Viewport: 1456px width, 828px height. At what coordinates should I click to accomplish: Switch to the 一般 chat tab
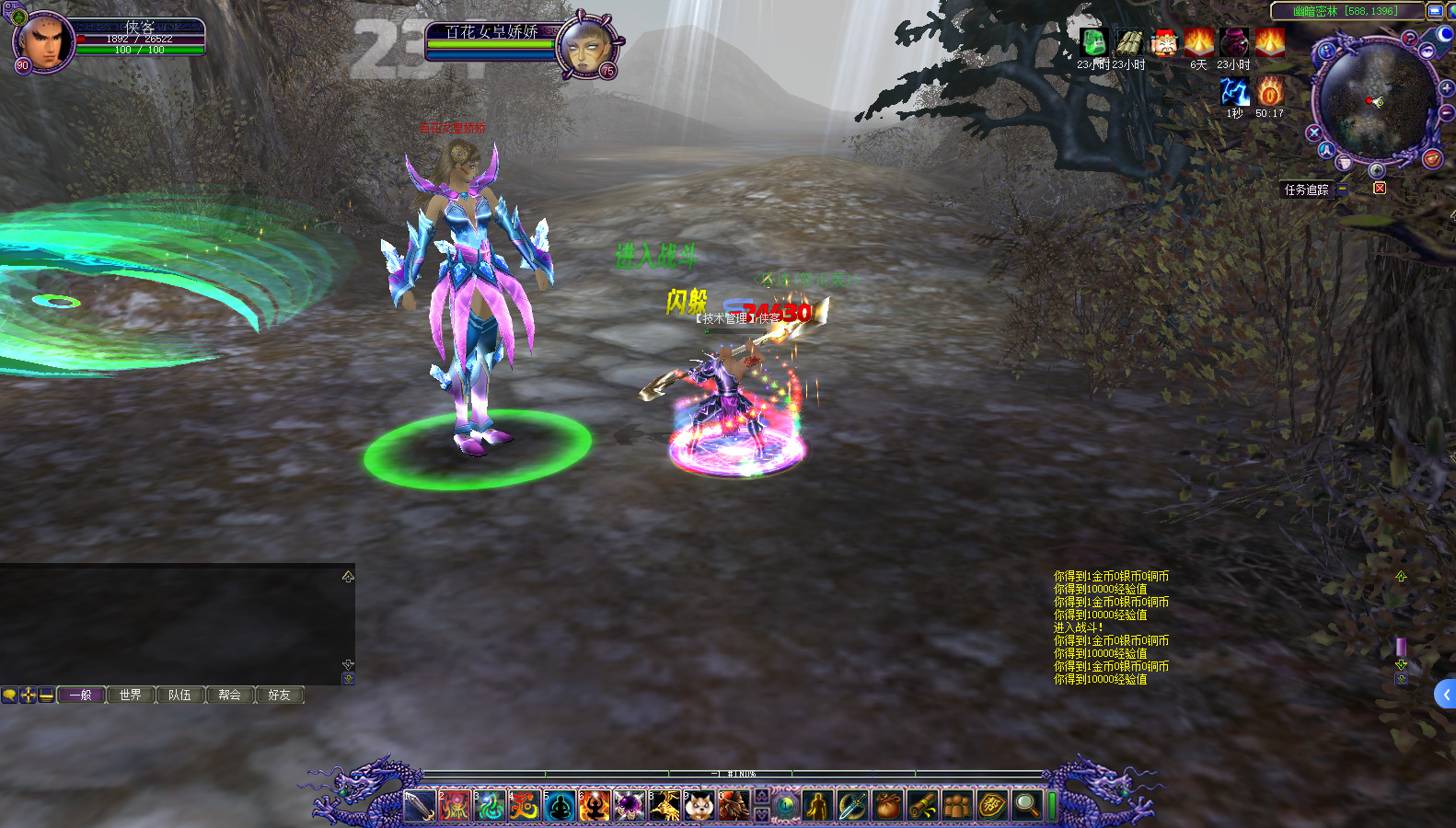(x=81, y=695)
